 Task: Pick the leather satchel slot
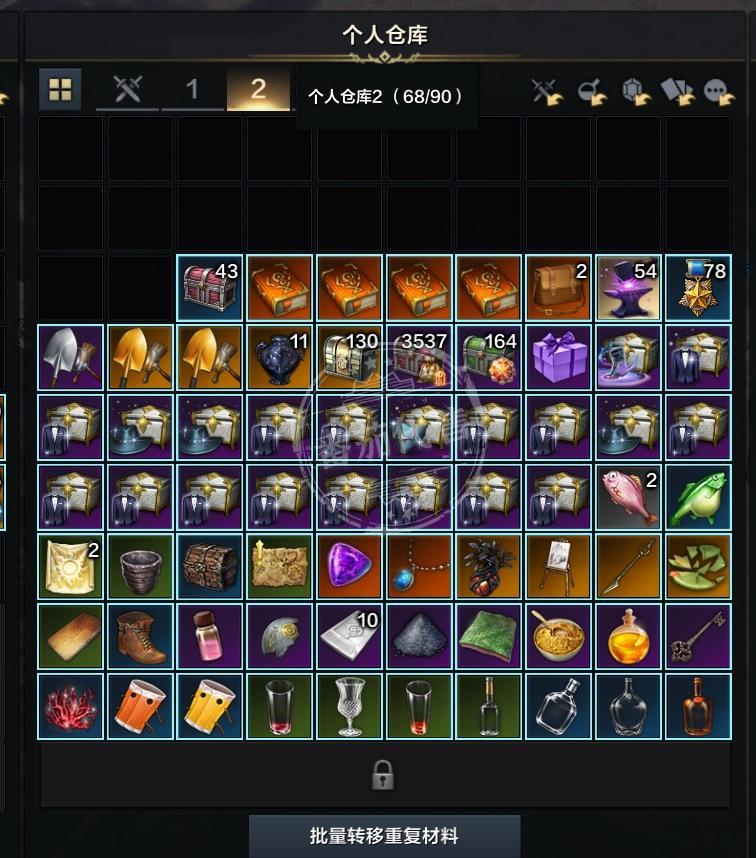(560, 288)
